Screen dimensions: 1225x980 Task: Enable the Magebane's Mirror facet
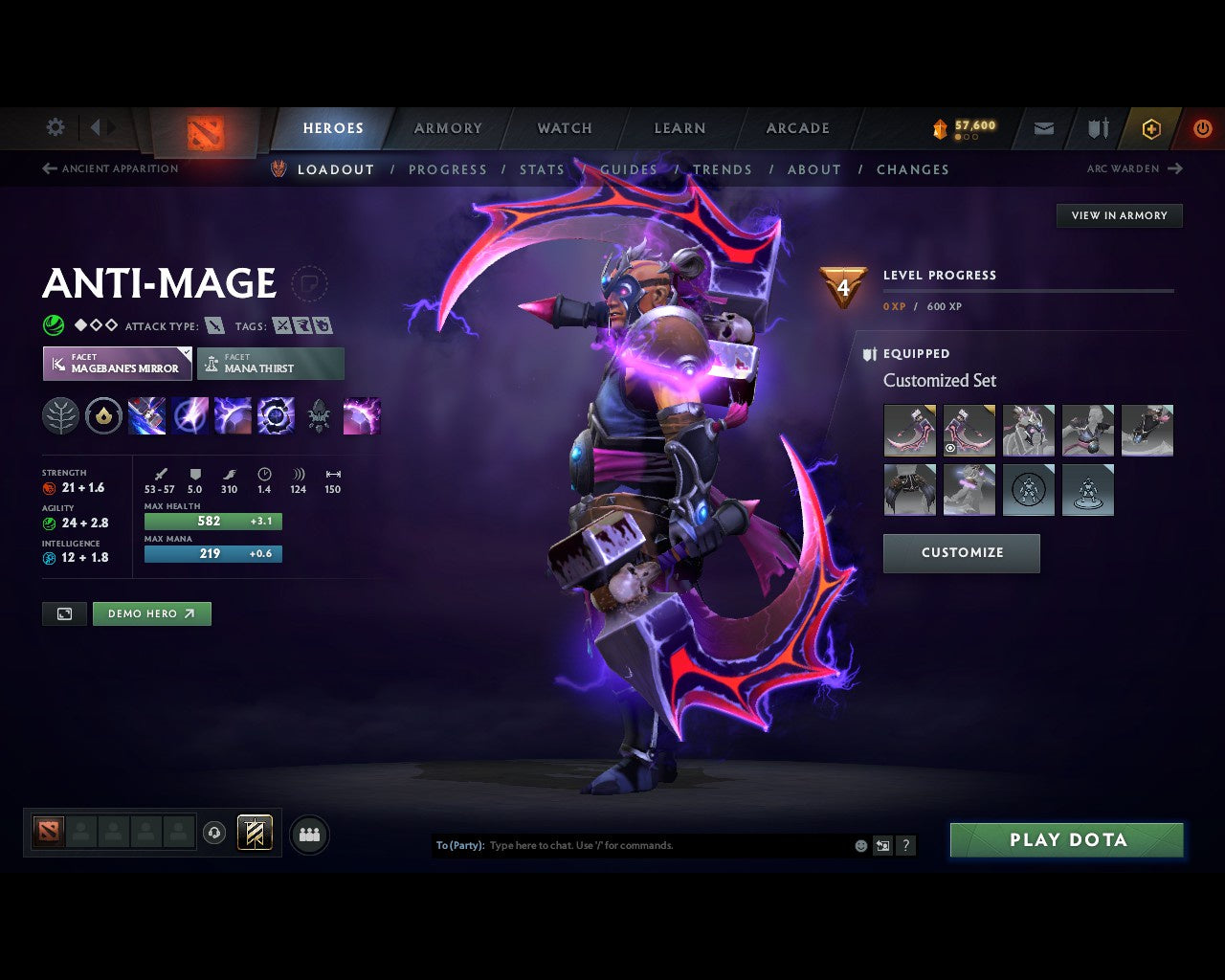pyautogui.click(x=116, y=364)
